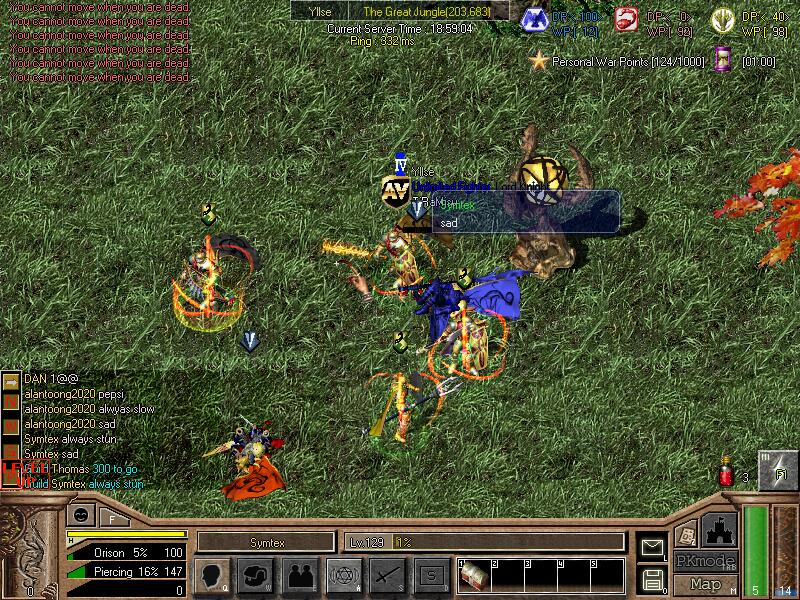Open the Map button
The height and width of the screenshot is (600, 800).
(x=705, y=584)
